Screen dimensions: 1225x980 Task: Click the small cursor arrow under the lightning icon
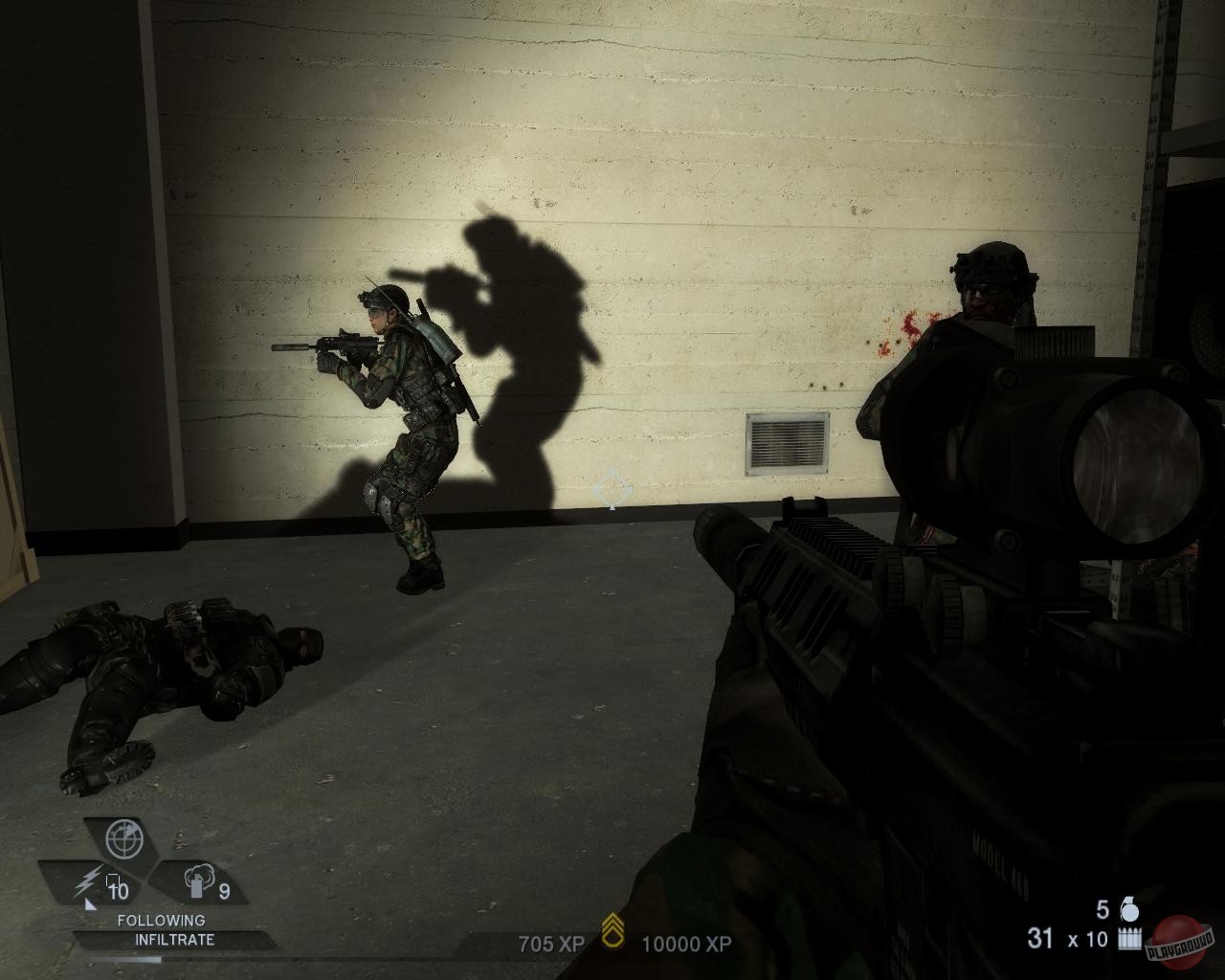click(90, 905)
